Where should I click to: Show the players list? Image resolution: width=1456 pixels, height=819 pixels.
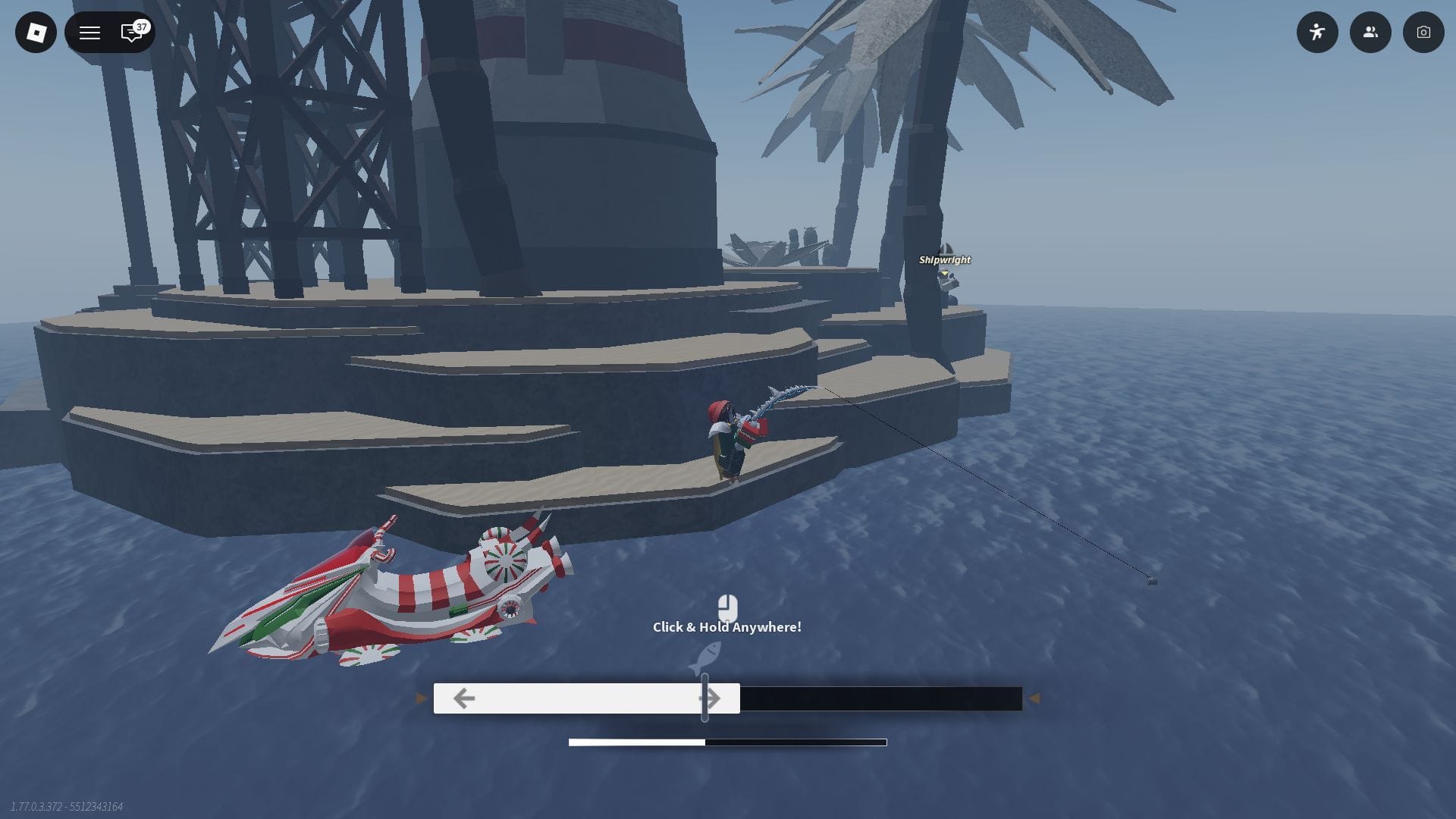pos(1370,33)
